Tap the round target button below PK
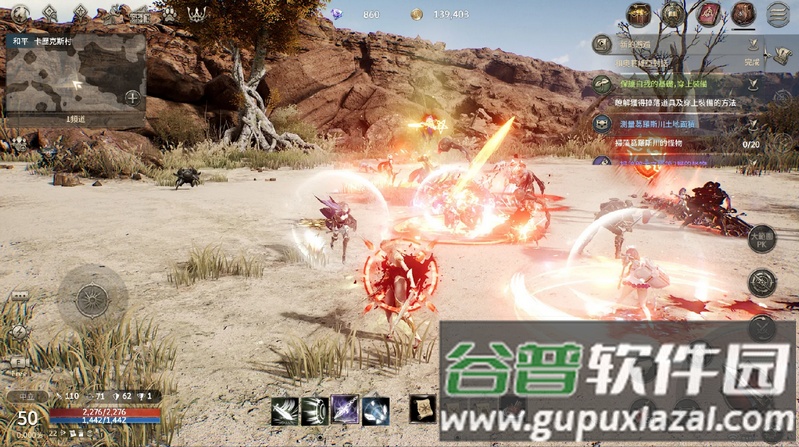The width and height of the screenshot is (799, 447). (x=762, y=283)
